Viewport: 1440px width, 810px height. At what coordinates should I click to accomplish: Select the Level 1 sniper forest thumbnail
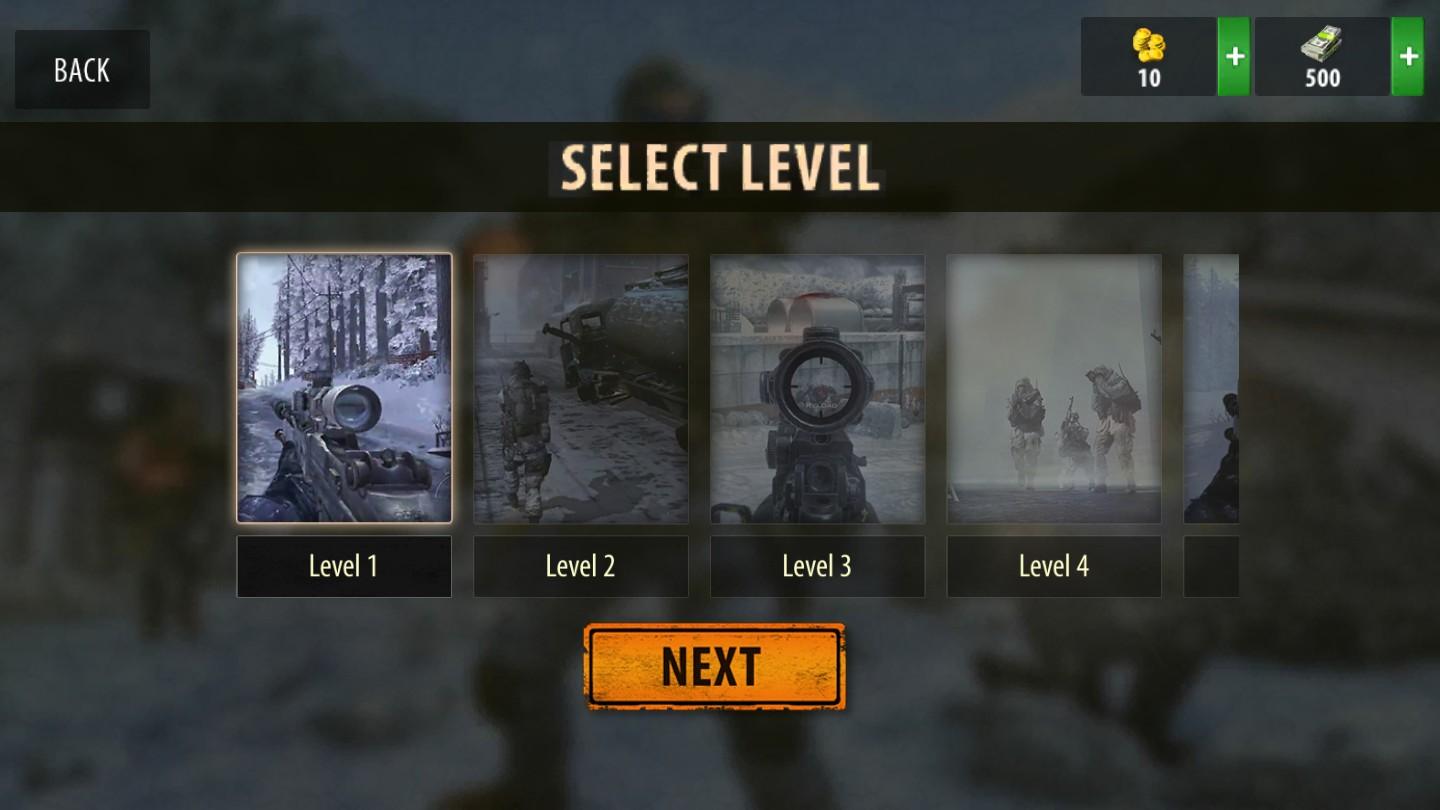click(x=344, y=388)
